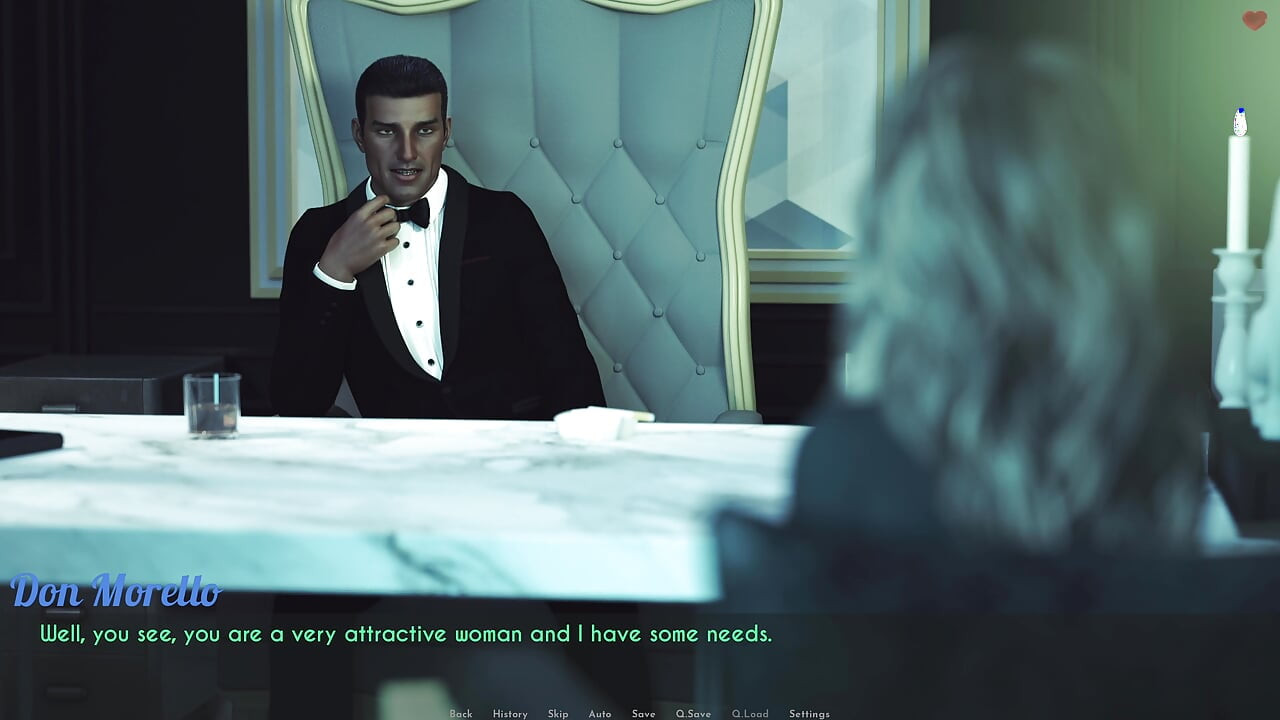Select Q.Load to restore the quick save
Viewport: 1280px width, 720px height.
coord(751,713)
